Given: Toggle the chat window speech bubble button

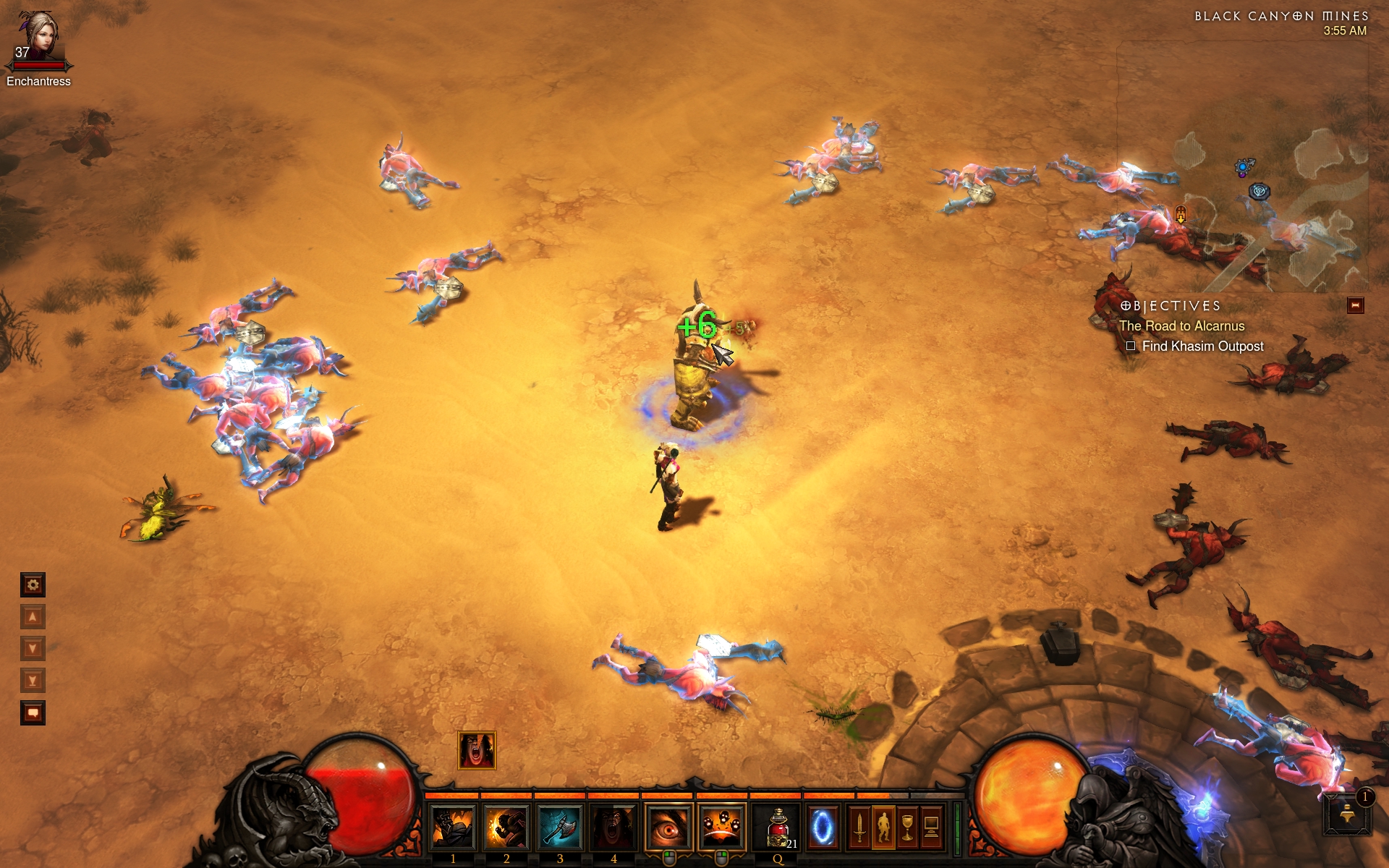Looking at the screenshot, I should click(33, 713).
